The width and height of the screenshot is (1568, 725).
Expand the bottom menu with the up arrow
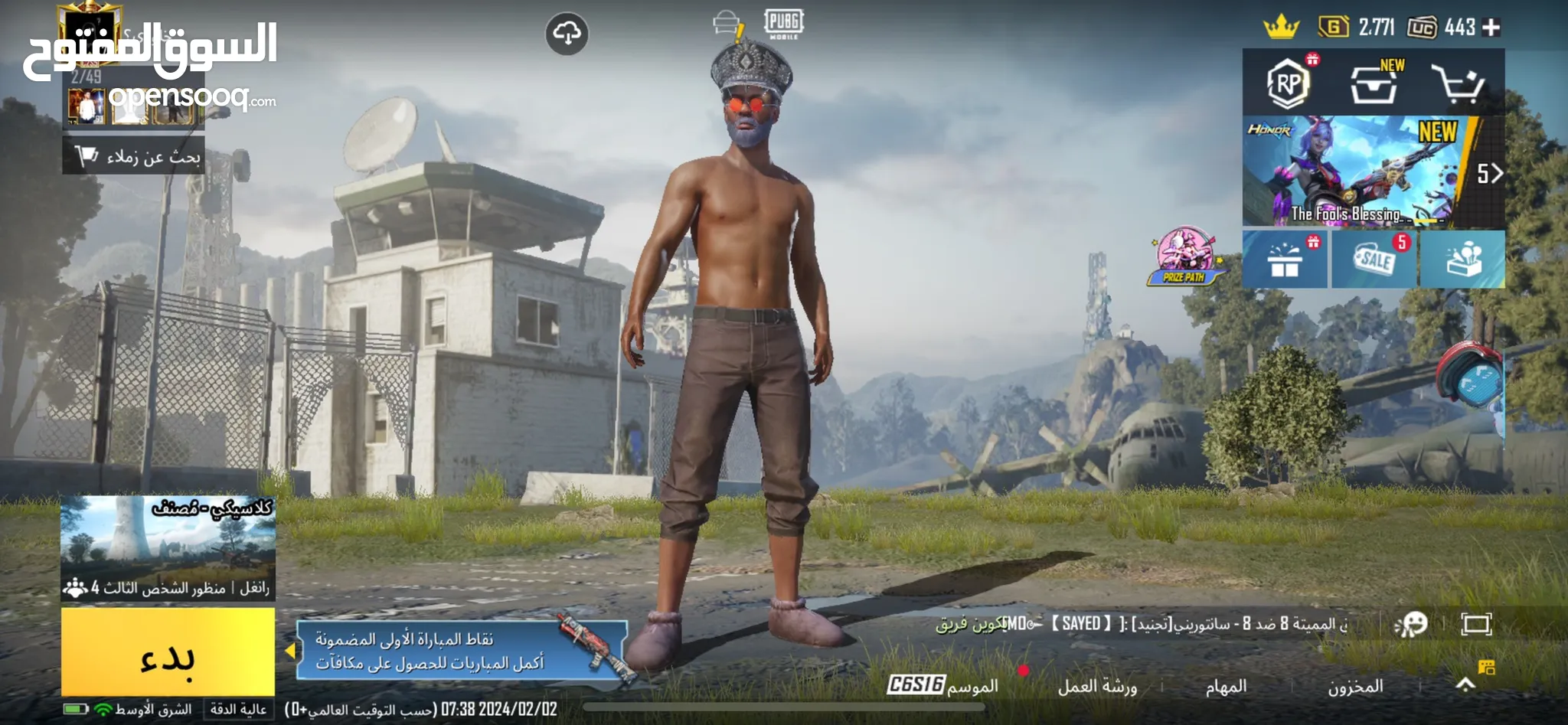coord(1465,684)
